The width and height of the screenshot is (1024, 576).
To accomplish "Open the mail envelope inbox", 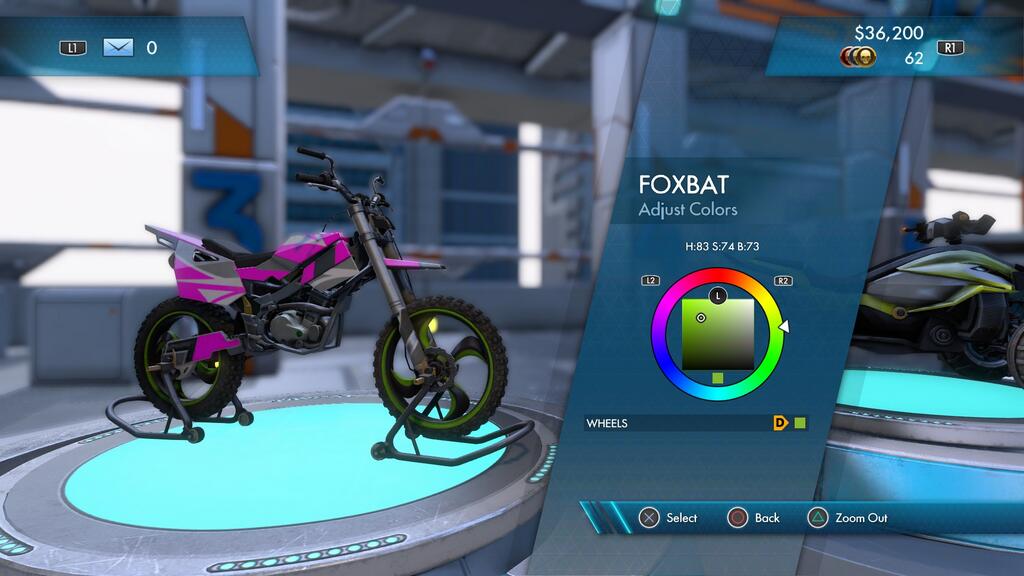I will [x=118, y=47].
